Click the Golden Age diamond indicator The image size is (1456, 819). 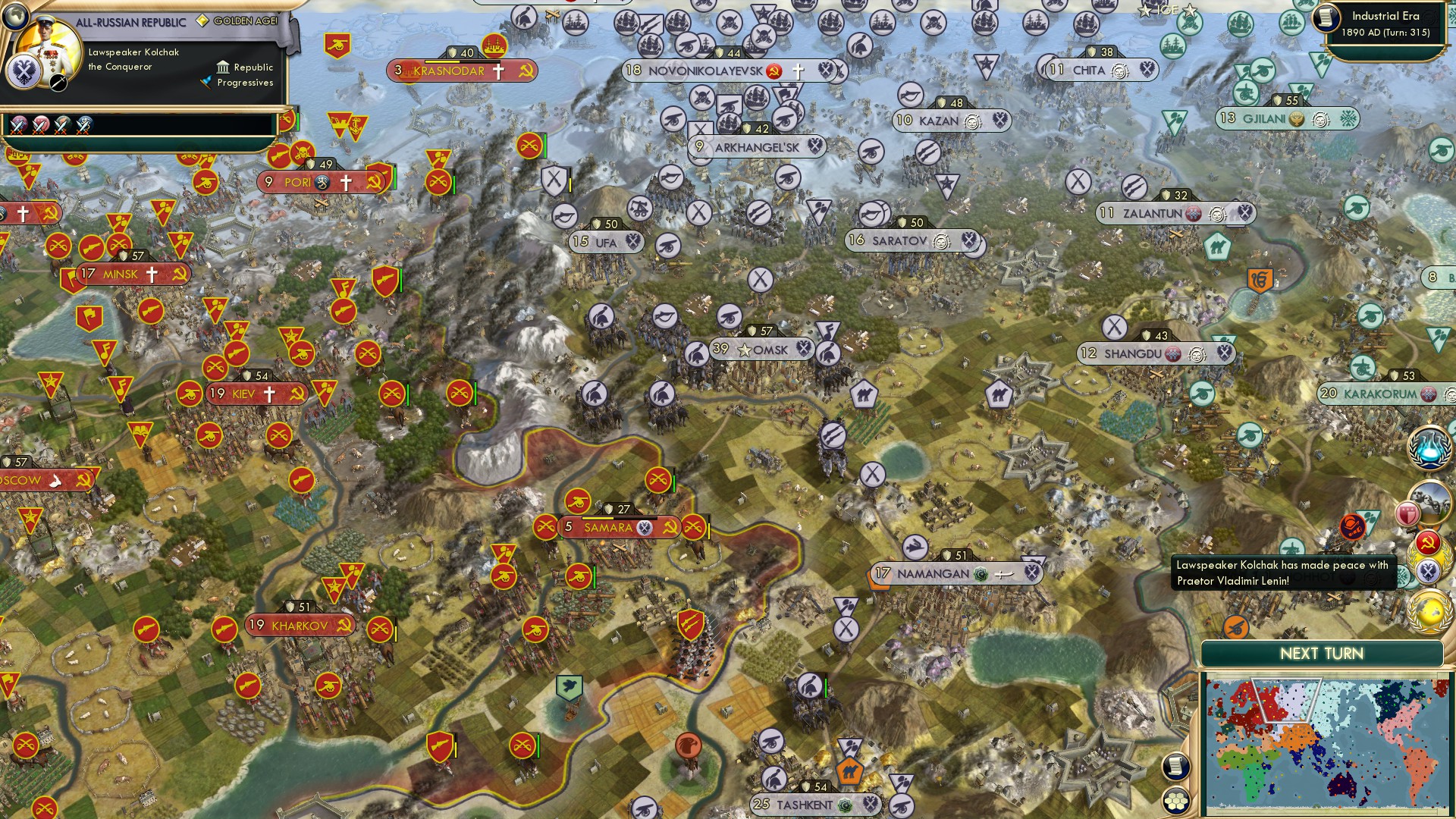coord(203,20)
